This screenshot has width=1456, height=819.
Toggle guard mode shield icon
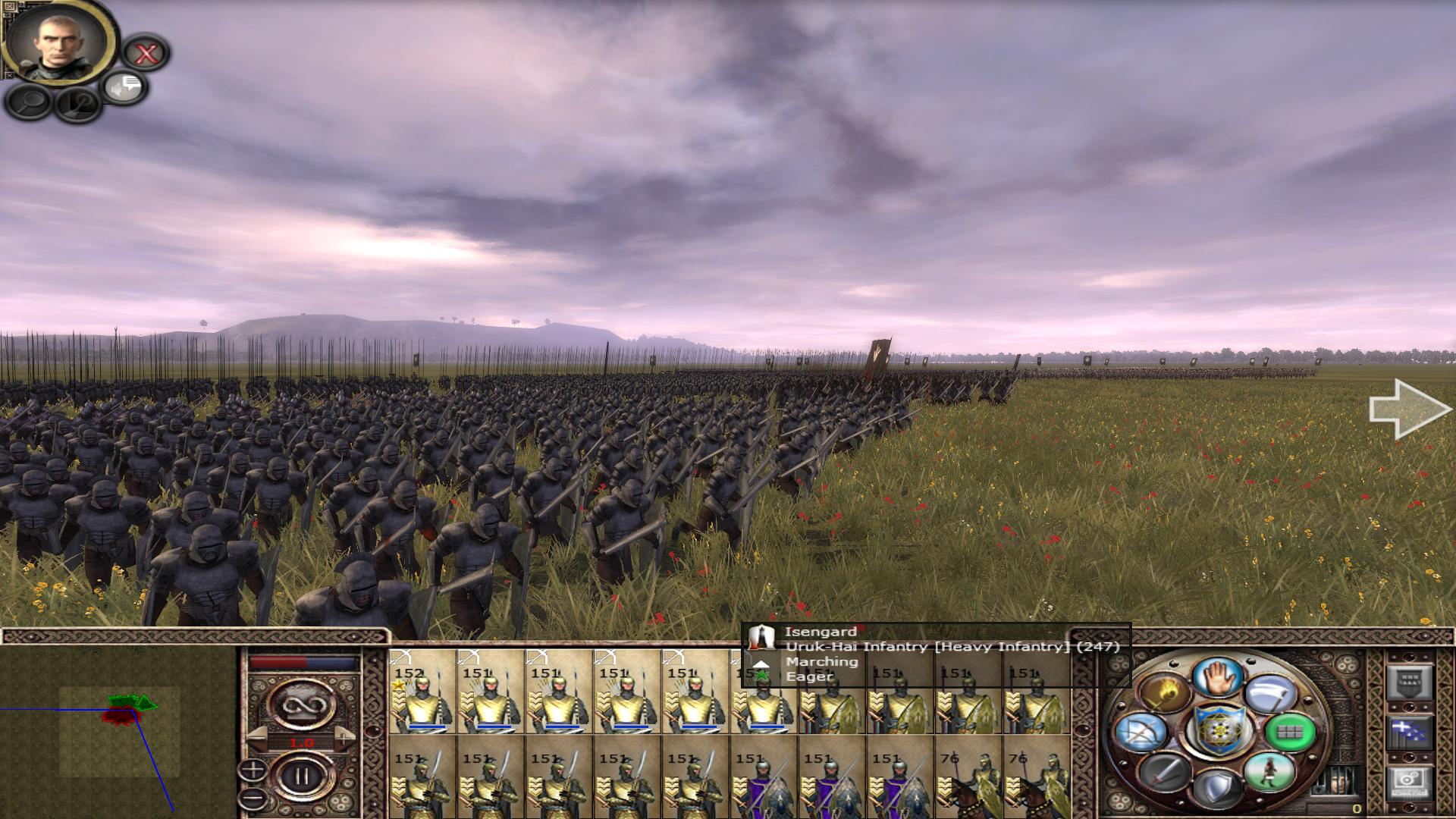pyautogui.click(x=1218, y=787)
